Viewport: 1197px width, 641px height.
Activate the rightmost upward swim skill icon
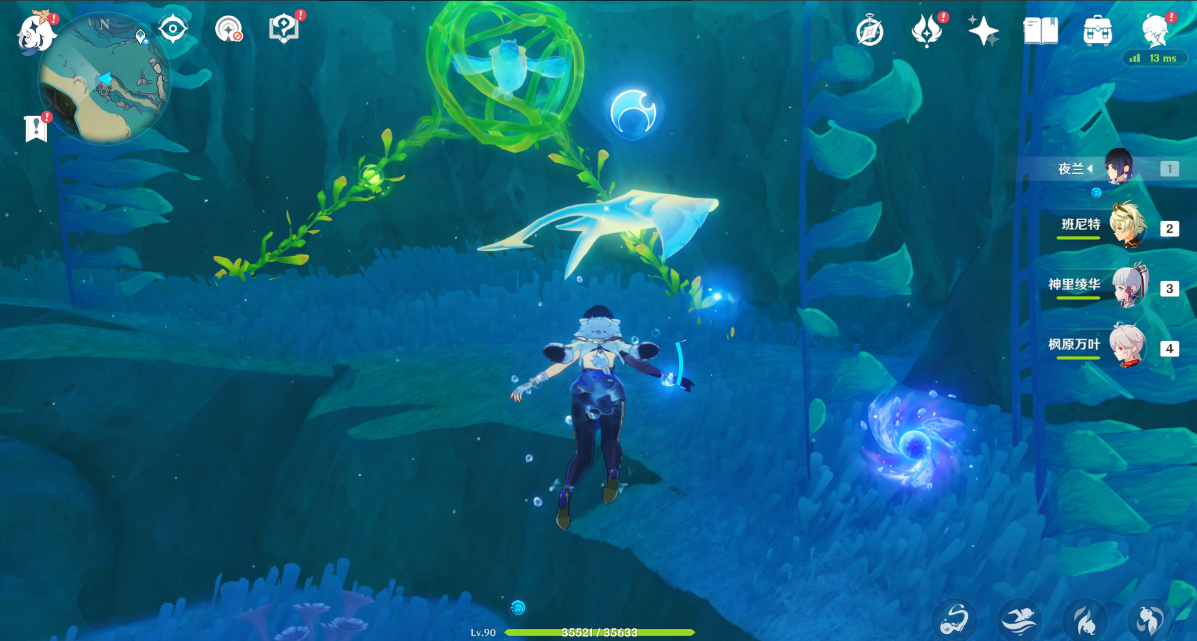1149,620
